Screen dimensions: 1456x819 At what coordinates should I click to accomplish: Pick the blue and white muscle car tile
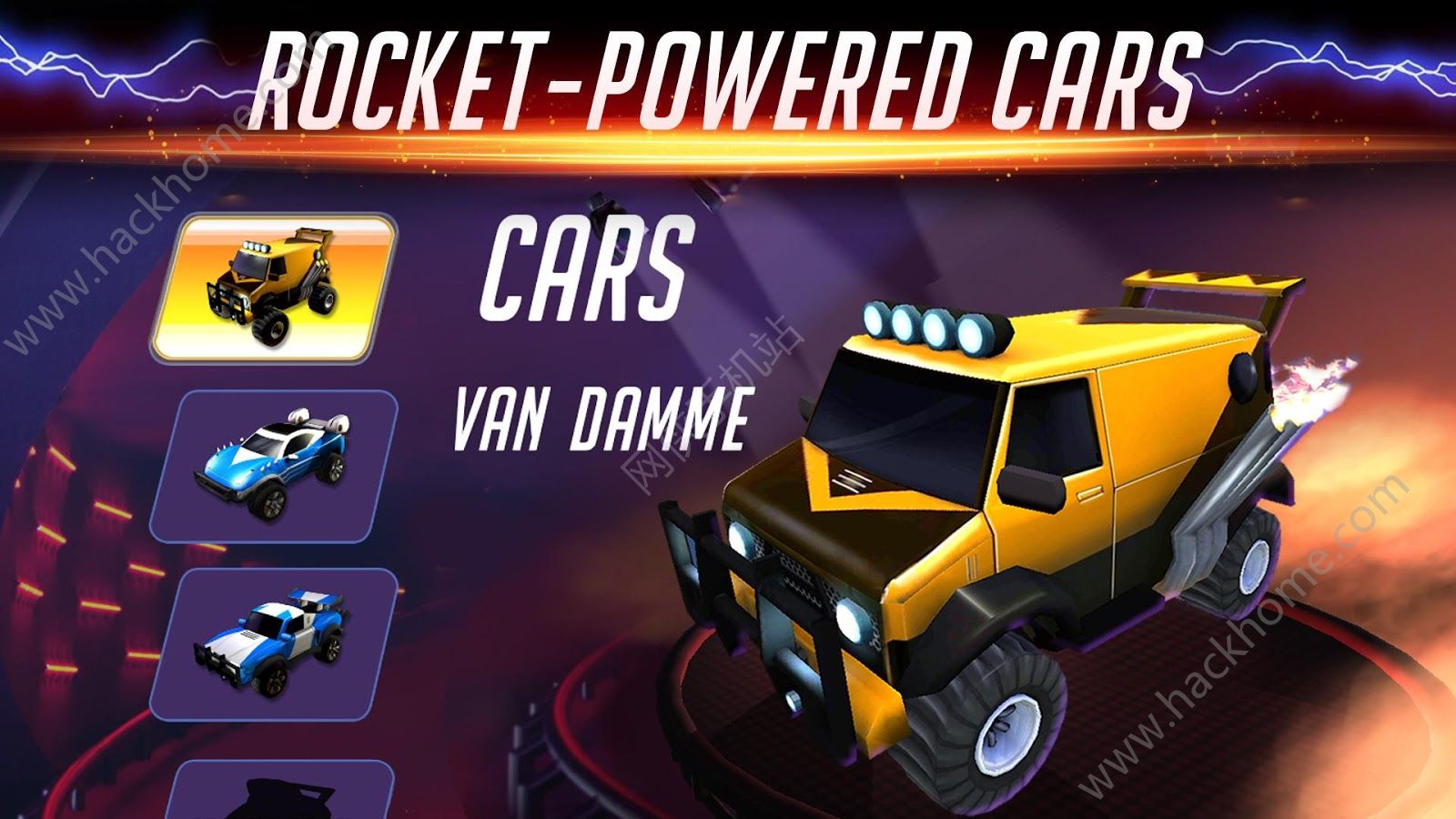tap(273, 642)
